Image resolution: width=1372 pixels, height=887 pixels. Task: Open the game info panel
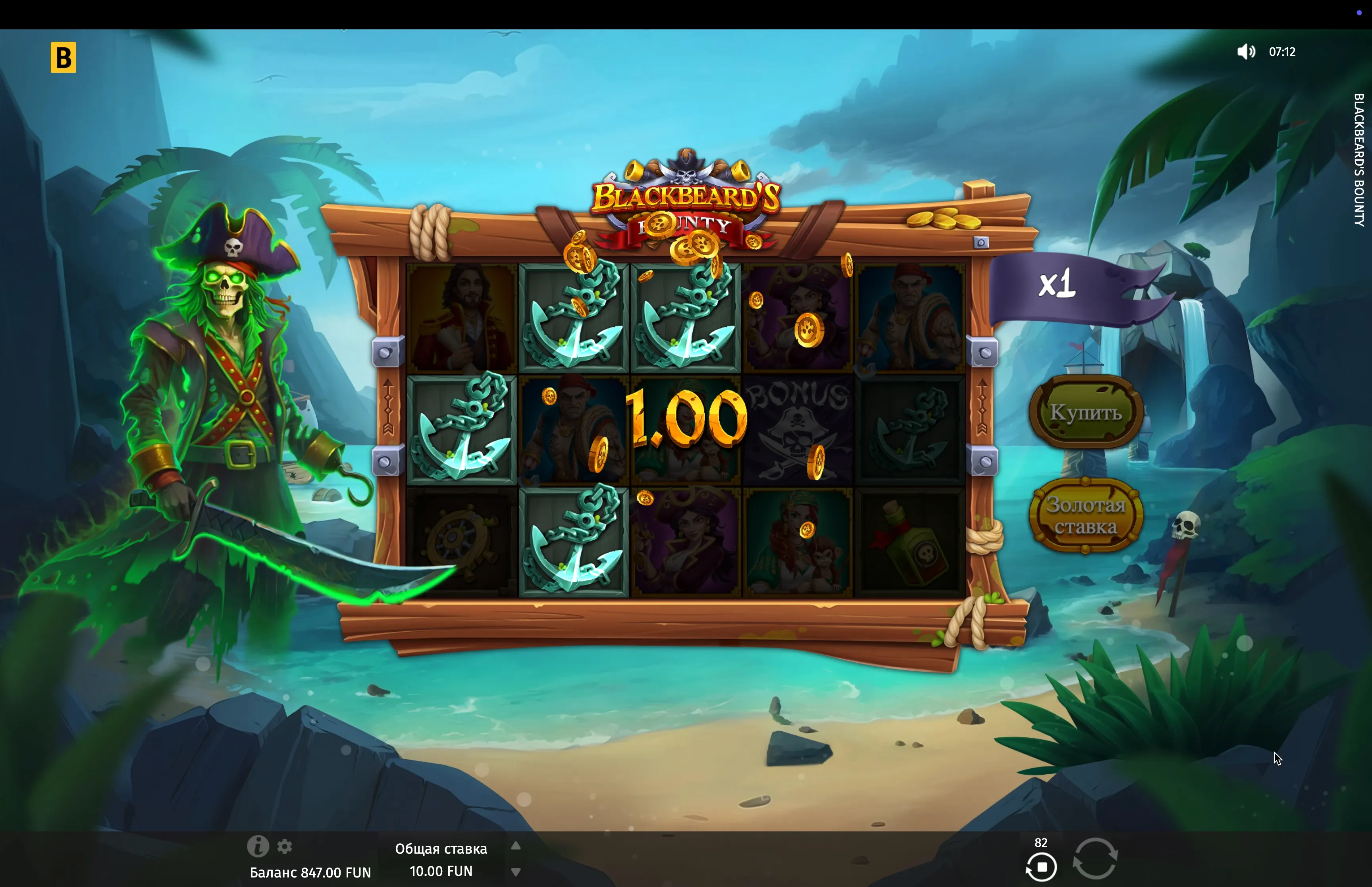coord(257,846)
